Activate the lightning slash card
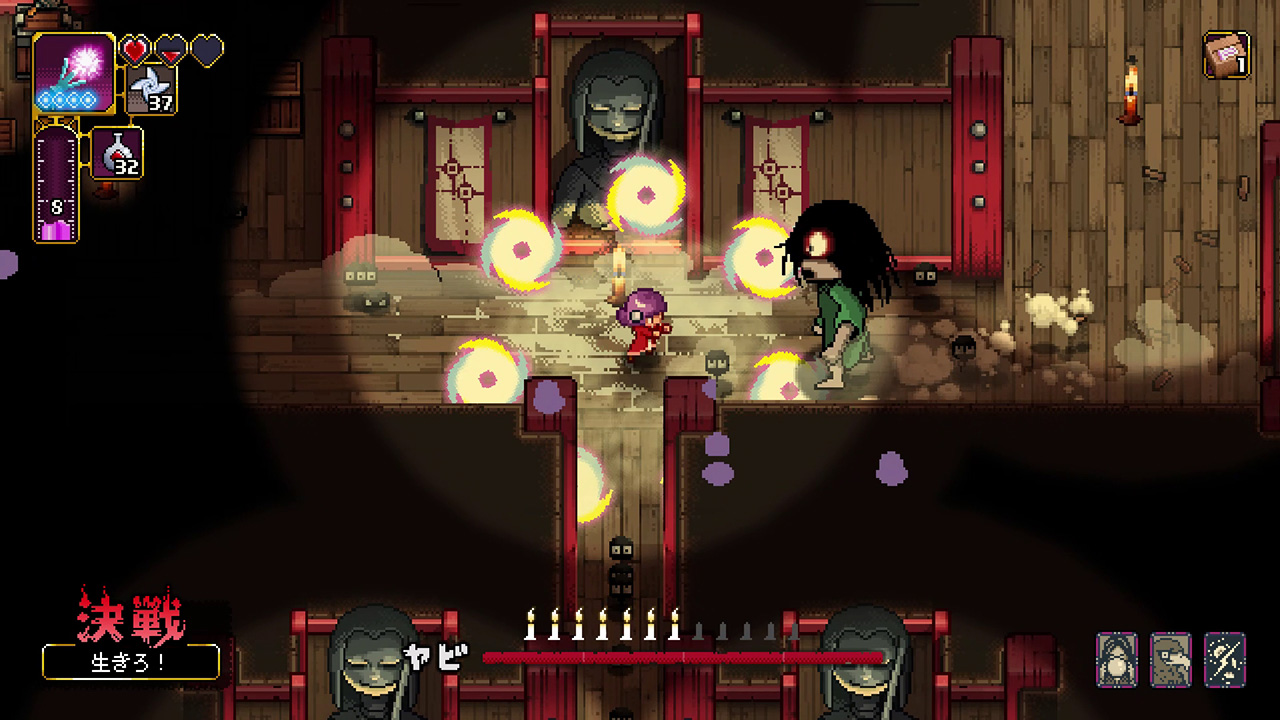The image size is (1280, 720). 1224,658
